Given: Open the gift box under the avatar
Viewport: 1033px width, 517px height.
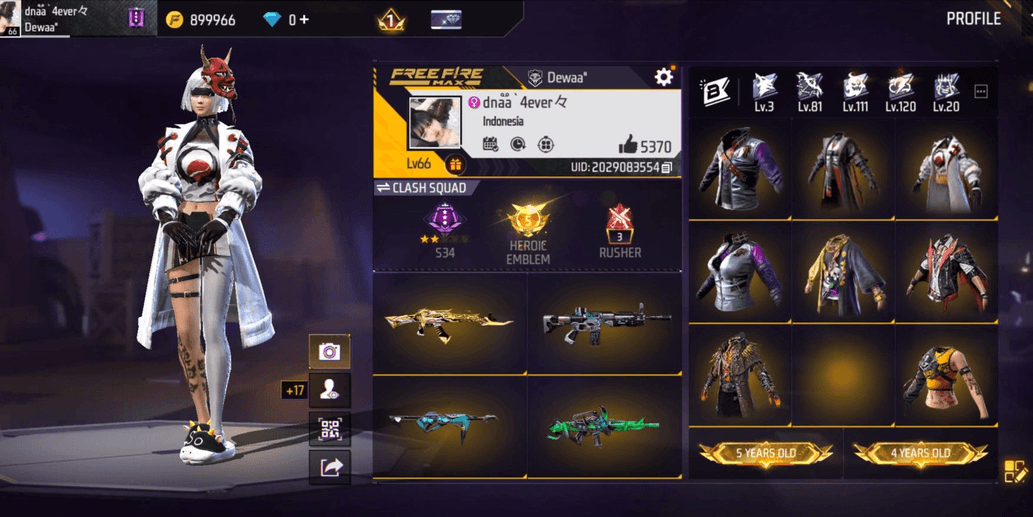Looking at the screenshot, I should pos(455,165).
